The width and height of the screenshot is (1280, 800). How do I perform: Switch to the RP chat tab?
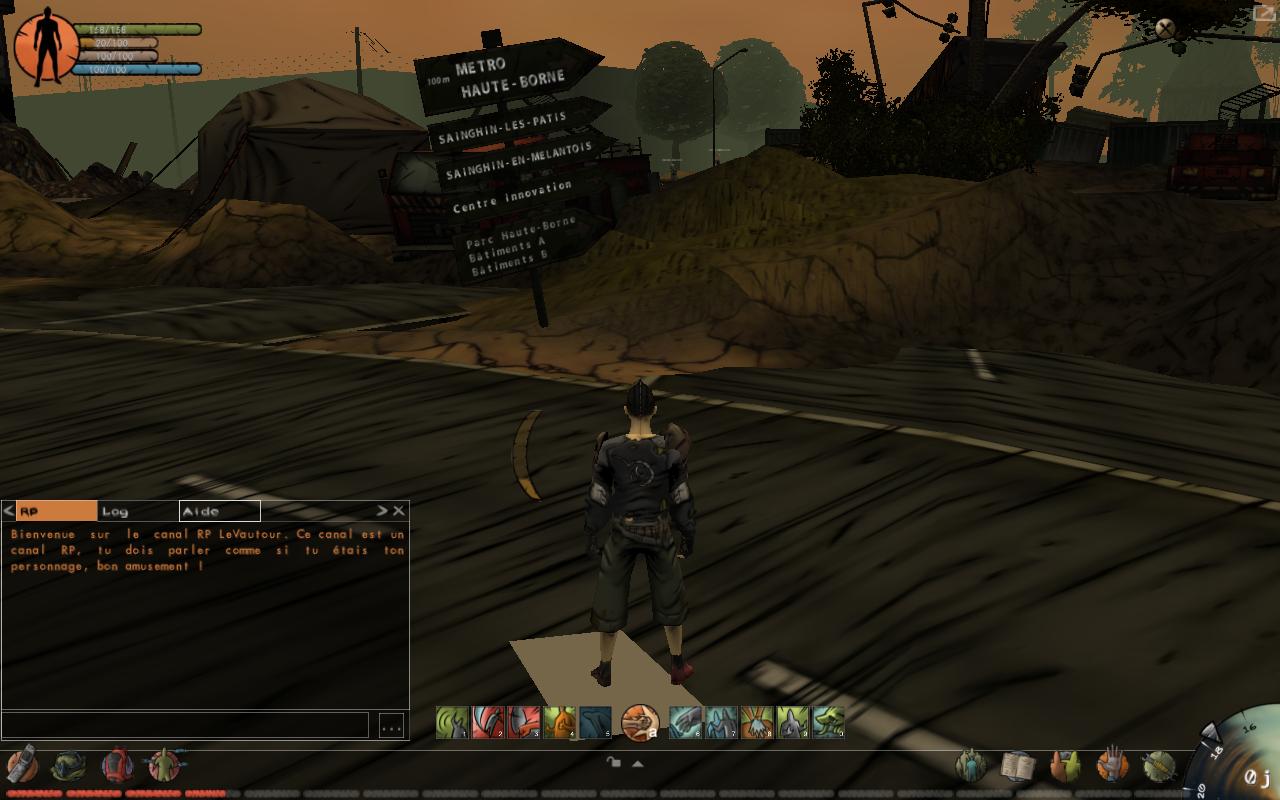[x=57, y=511]
